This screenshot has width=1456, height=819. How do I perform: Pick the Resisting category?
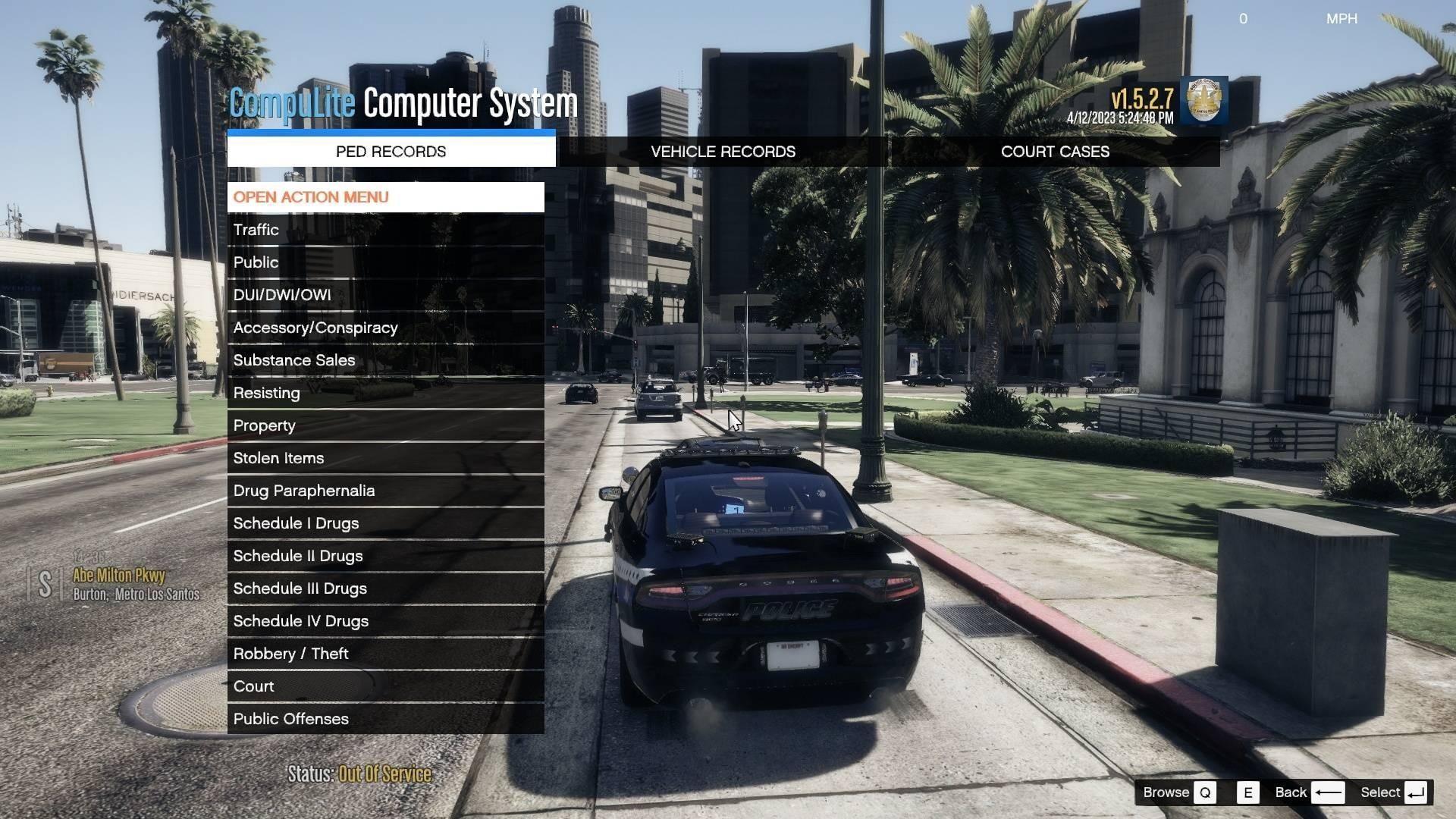(x=385, y=393)
